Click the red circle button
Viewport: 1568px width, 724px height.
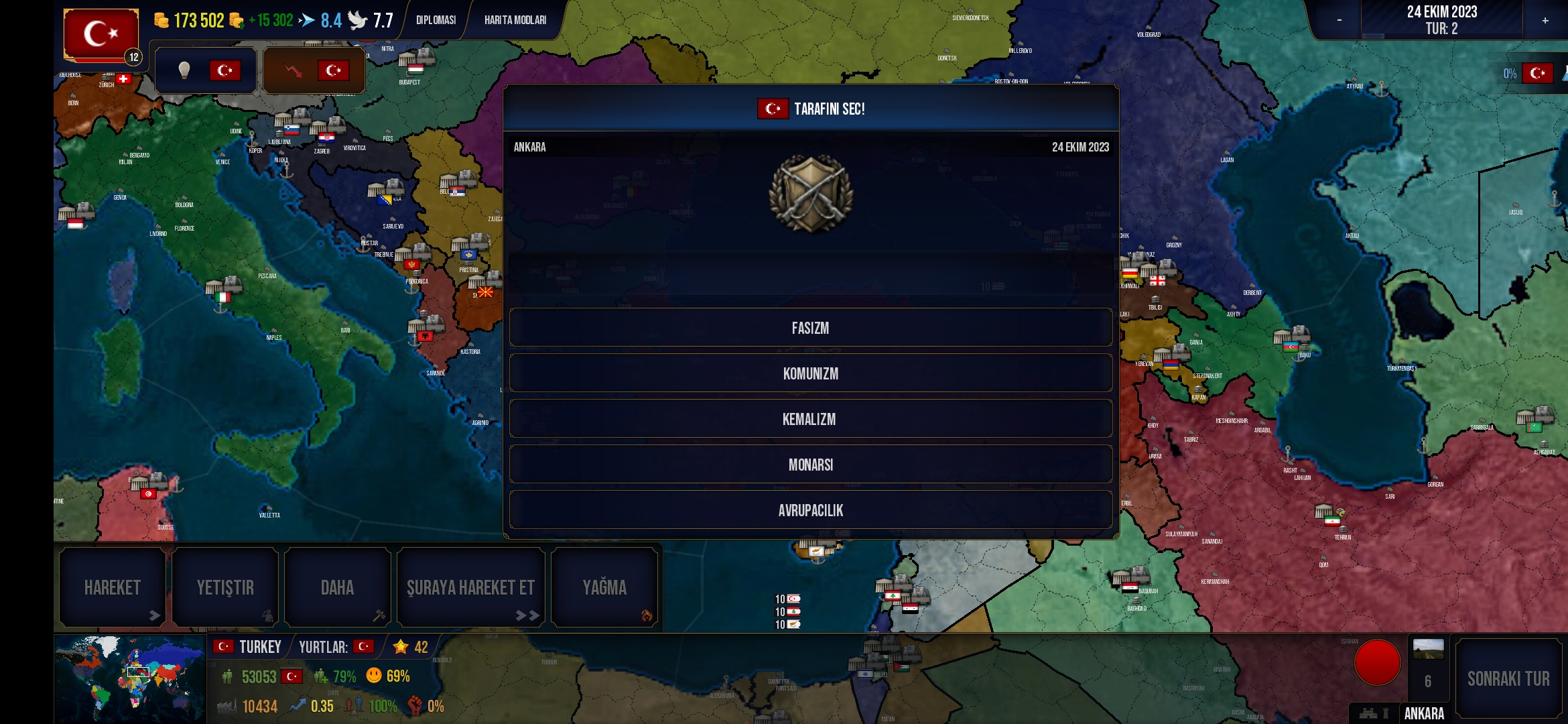1377,662
